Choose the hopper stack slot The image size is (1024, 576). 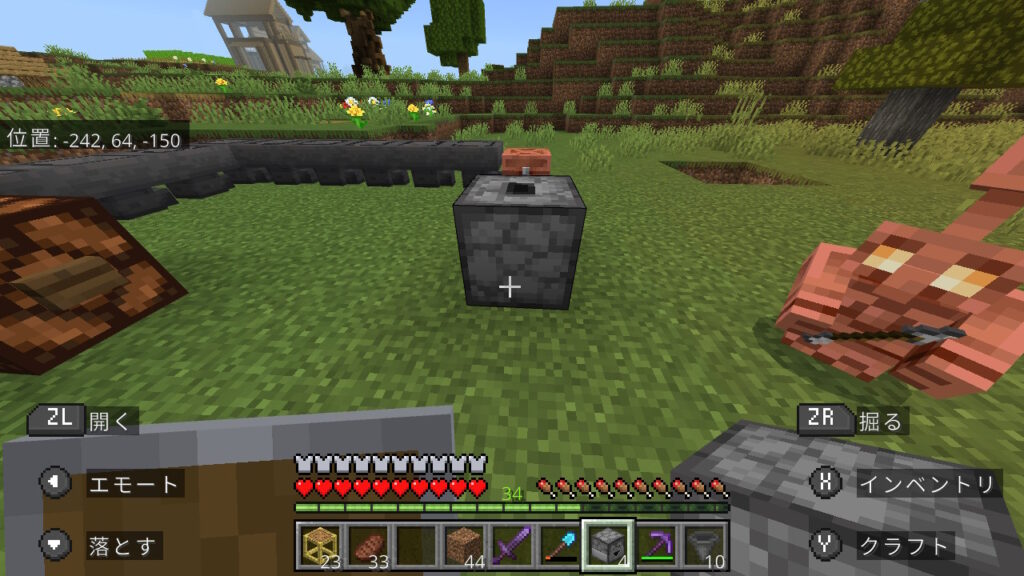click(703, 546)
